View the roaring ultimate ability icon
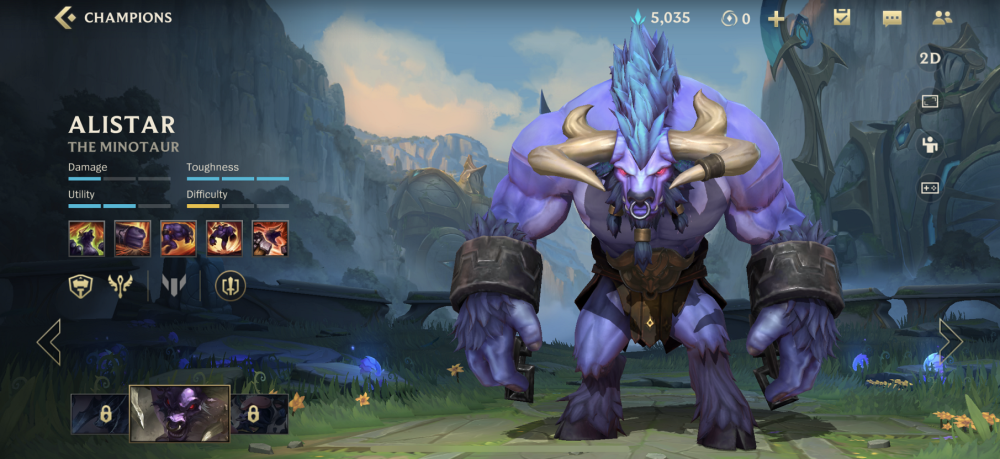The height and width of the screenshot is (459, 1000). (x=270, y=238)
